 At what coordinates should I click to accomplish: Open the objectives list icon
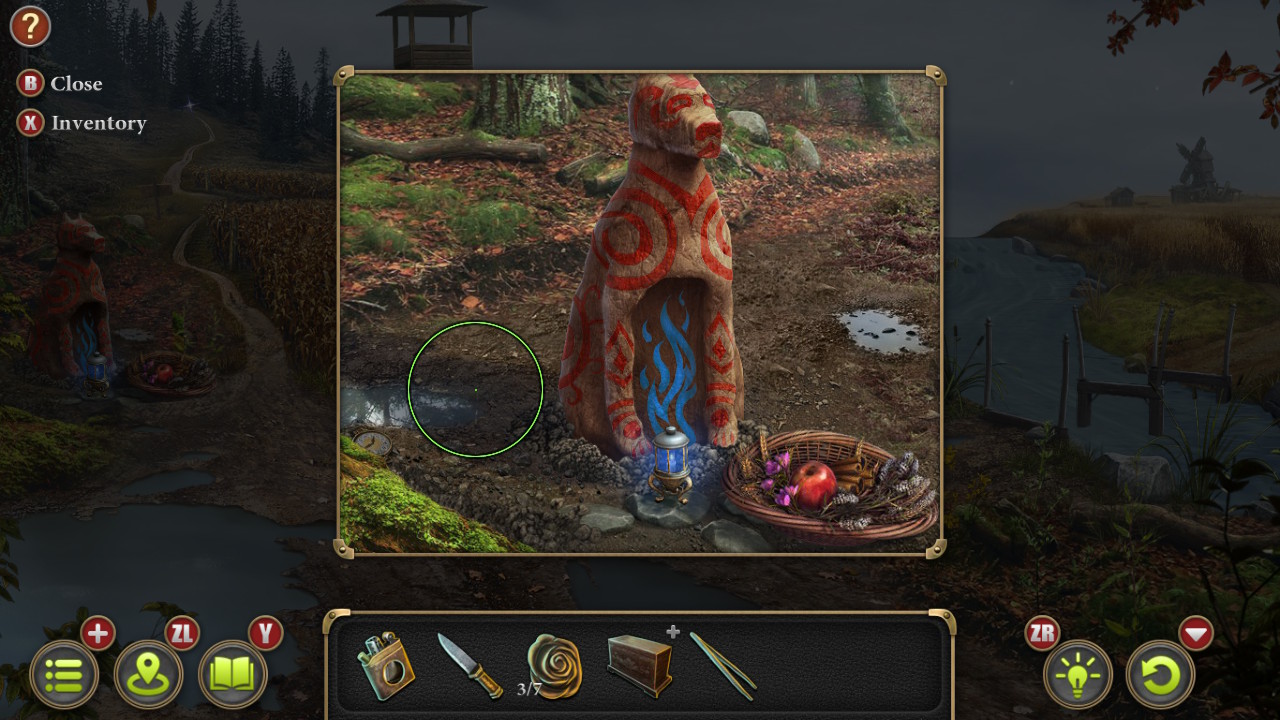[x=65, y=675]
